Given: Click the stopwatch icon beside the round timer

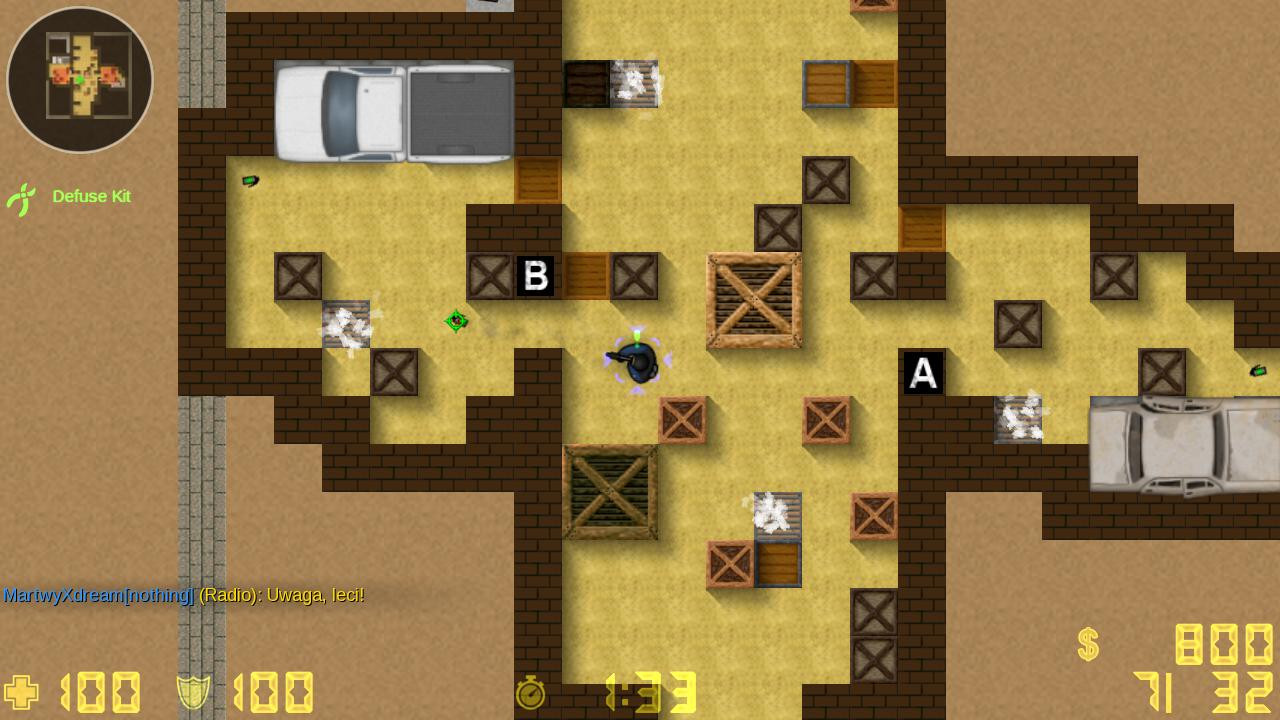Looking at the screenshot, I should point(531,693).
